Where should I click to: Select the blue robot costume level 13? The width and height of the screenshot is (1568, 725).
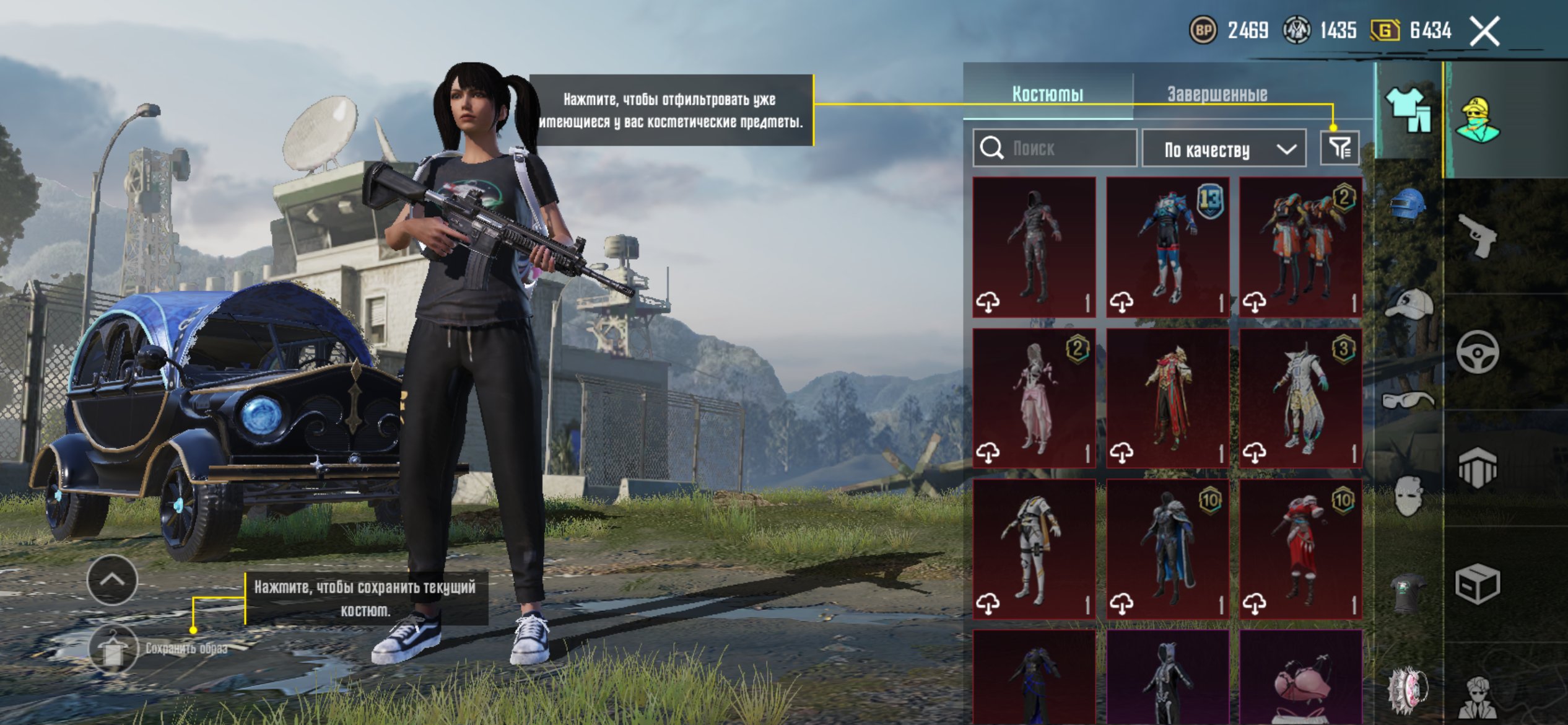point(1167,247)
